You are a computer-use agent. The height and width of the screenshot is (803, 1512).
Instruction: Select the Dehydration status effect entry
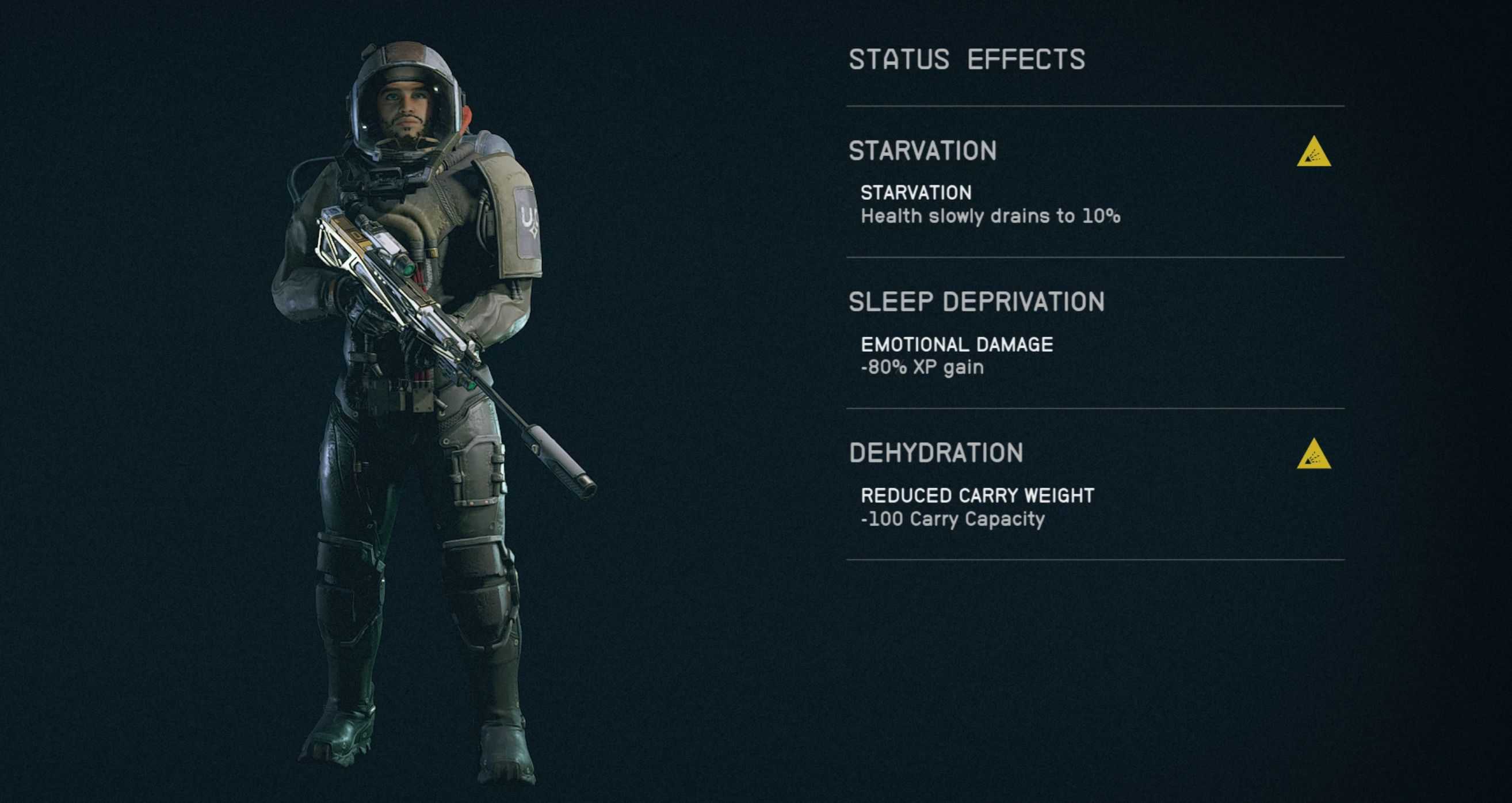[936, 454]
